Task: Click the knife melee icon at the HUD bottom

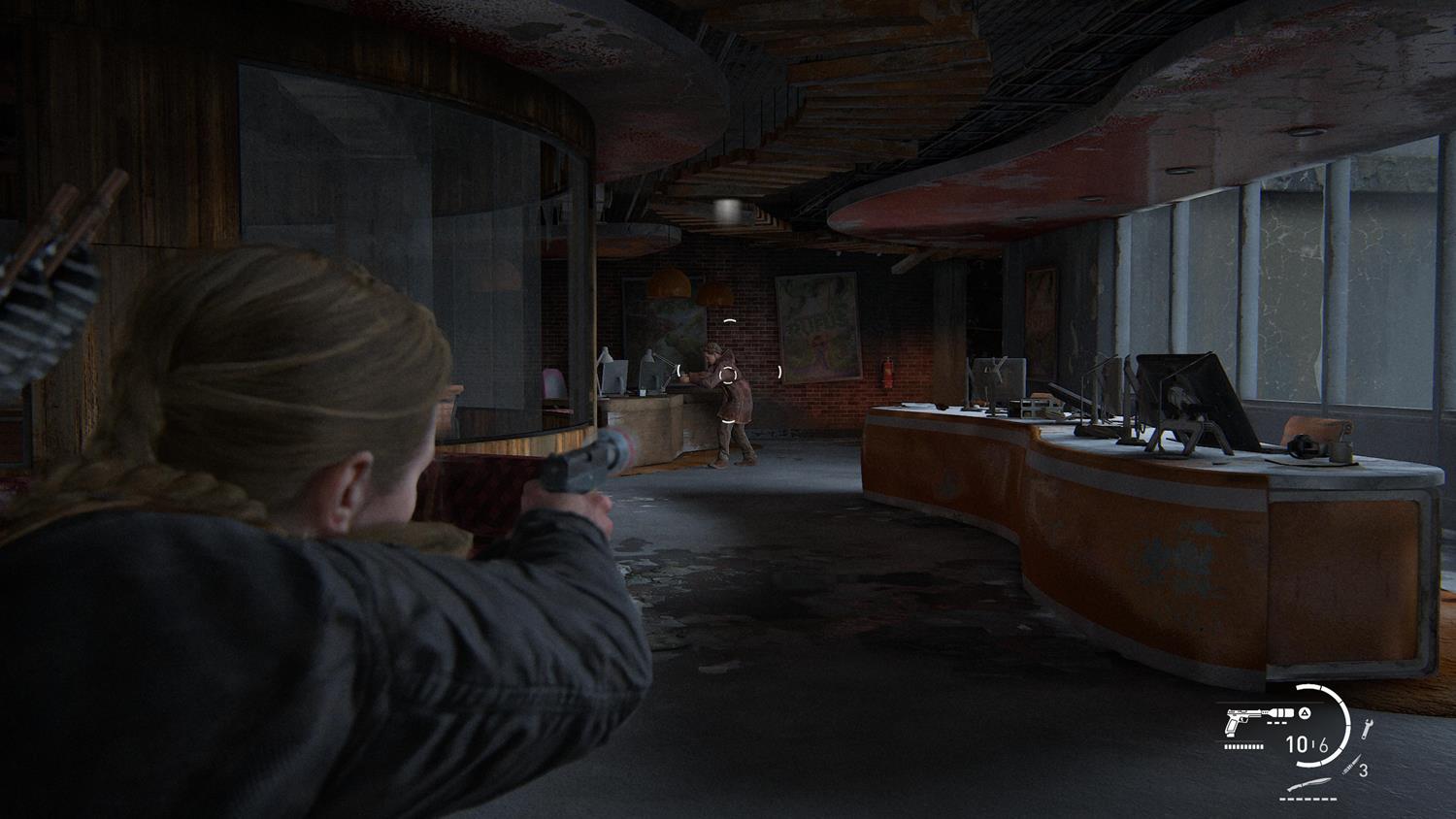Action: pos(1308,784)
